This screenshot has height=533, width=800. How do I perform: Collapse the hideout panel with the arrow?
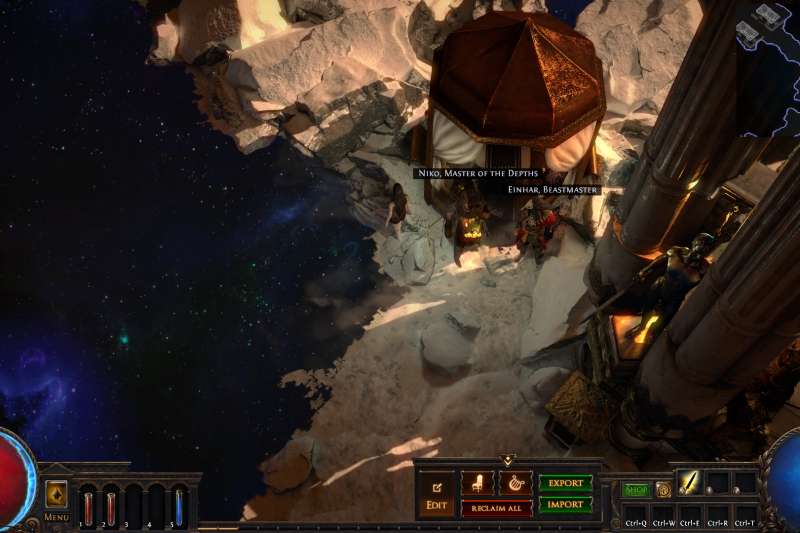[x=508, y=461]
